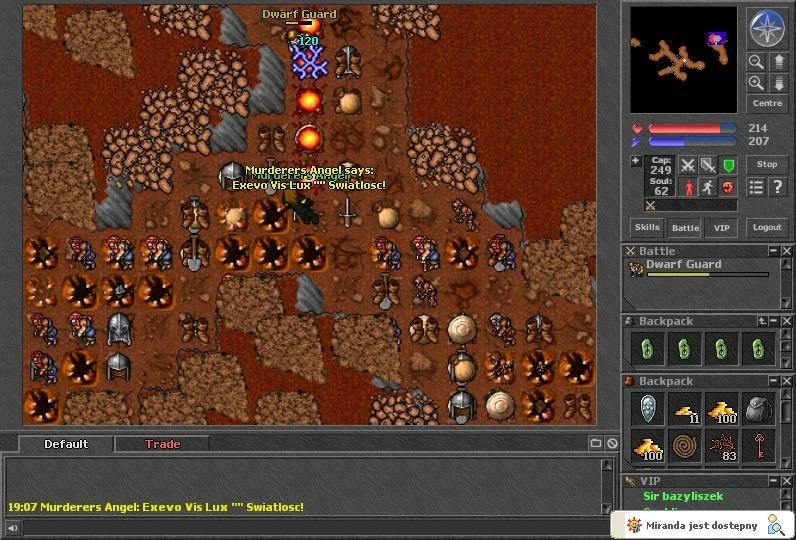The width and height of the screenshot is (796, 540).
Task: Select Dwarf Guard in the Battle list
Action: [x=684, y=265]
